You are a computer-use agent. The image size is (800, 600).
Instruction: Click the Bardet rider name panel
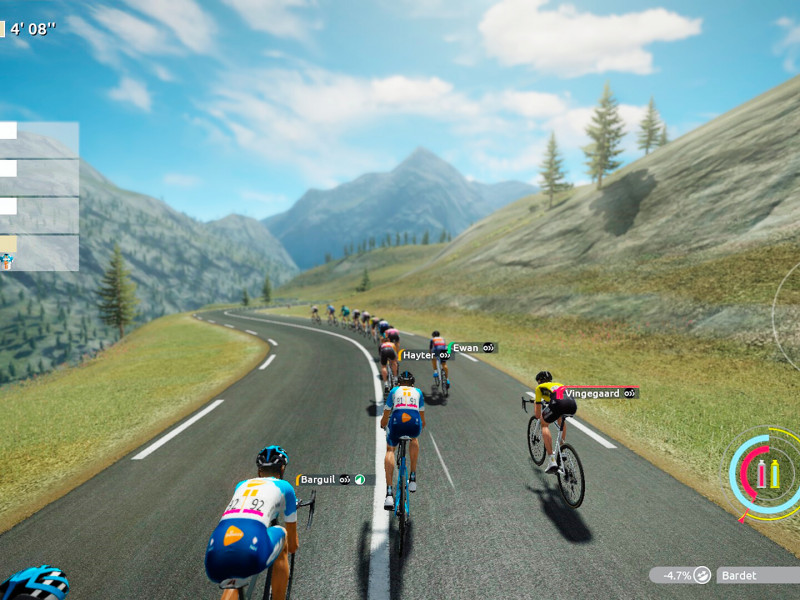(757, 575)
